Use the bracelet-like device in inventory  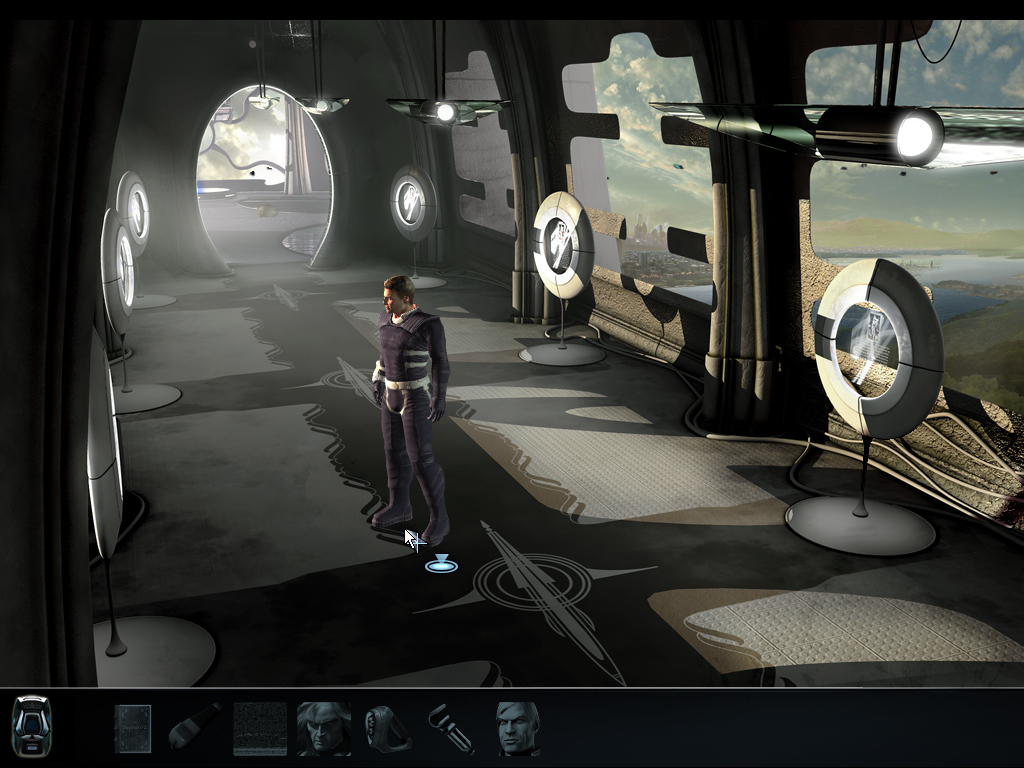point(388,728)
